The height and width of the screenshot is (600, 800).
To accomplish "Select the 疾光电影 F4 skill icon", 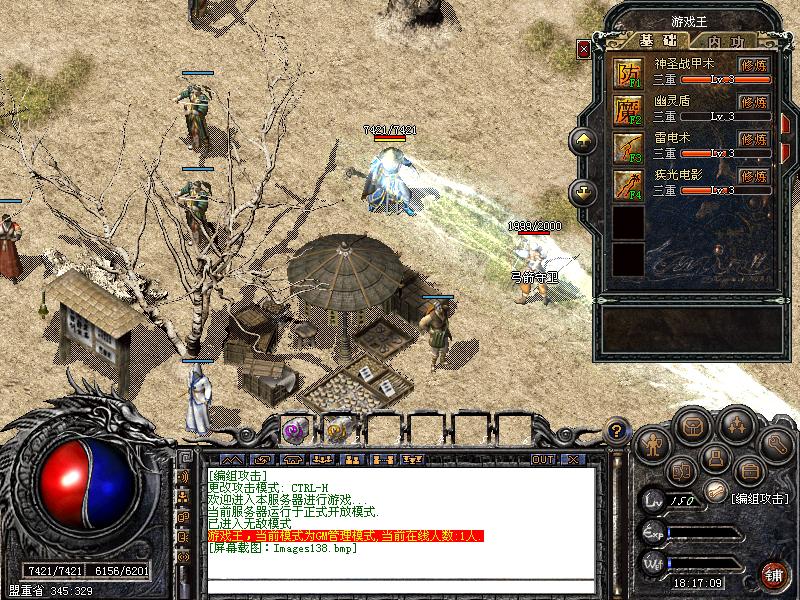I will pos(628,183).
